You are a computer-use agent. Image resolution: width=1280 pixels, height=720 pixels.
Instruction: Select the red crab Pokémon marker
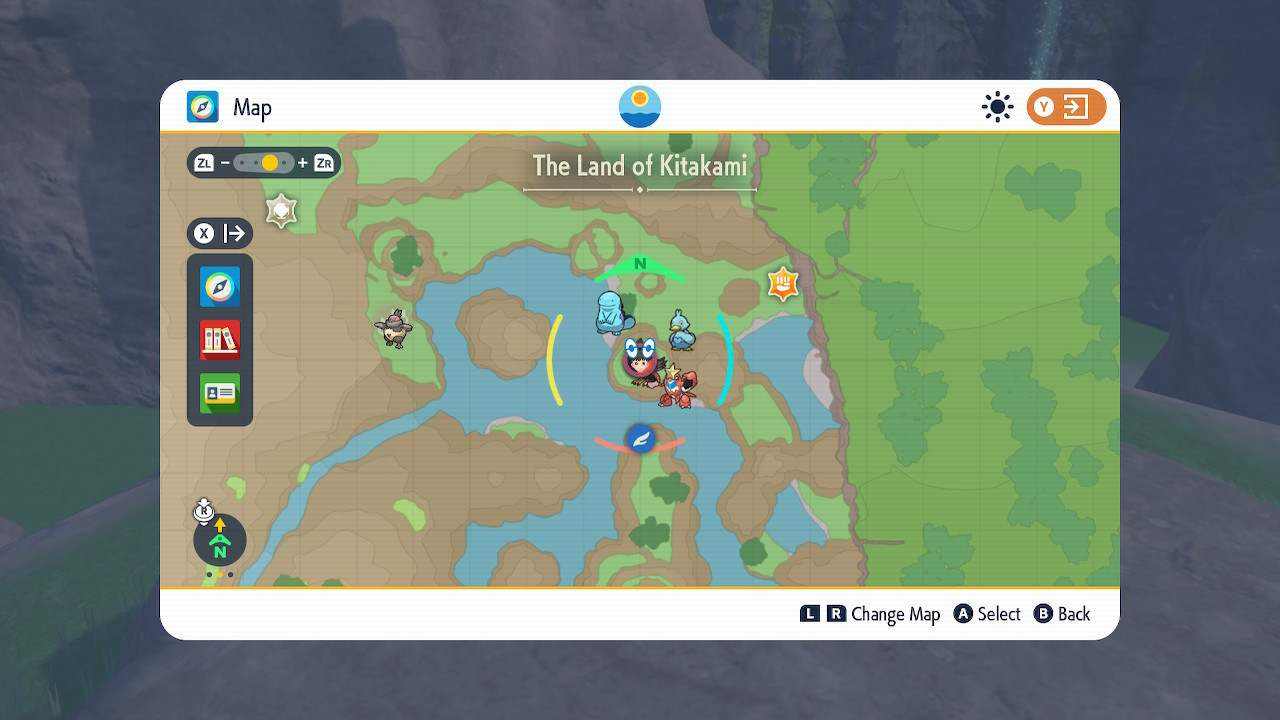tap(678, 386)
